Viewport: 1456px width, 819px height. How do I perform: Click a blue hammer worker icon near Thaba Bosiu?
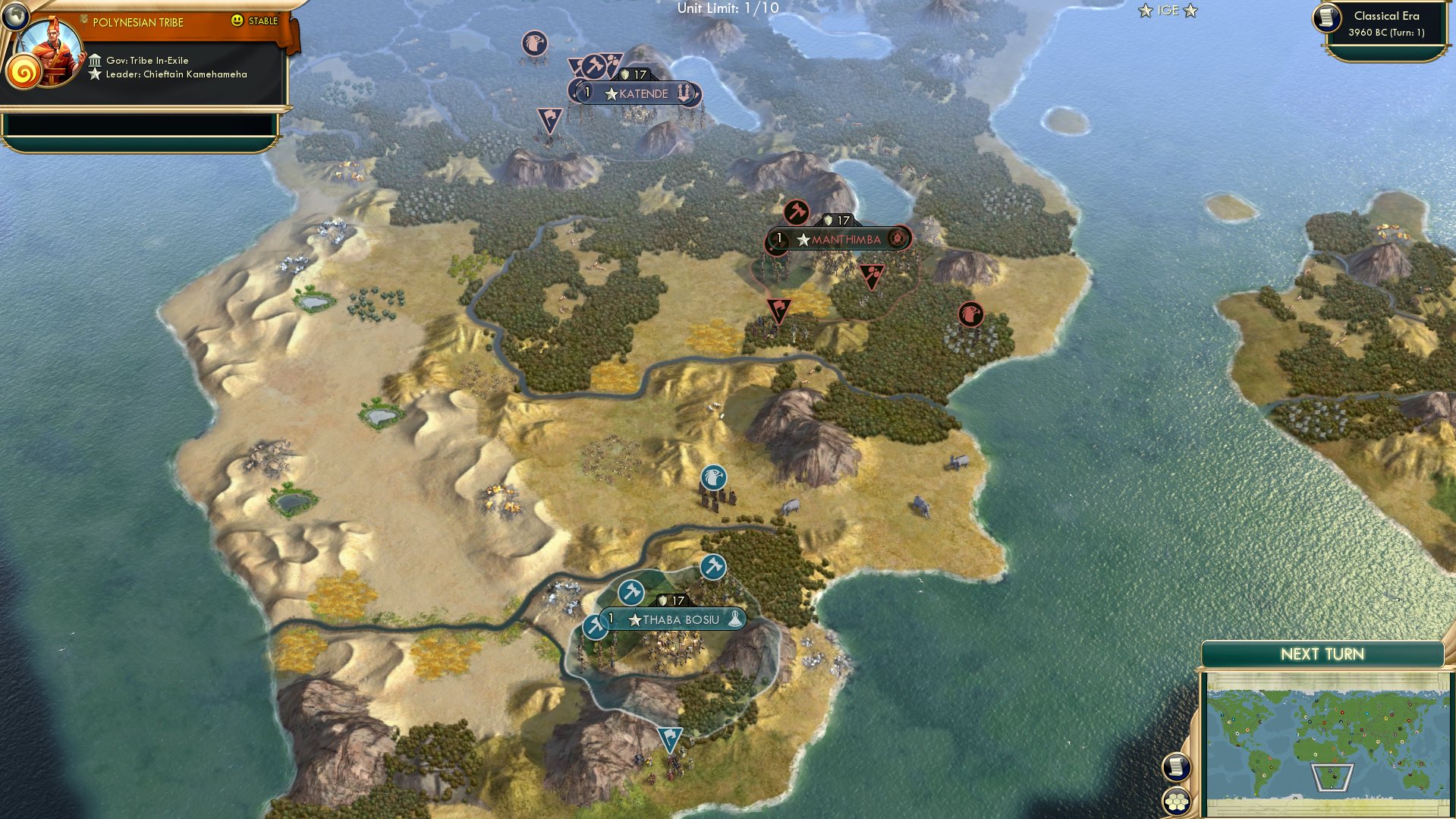pyautogui.click(x=712, y=565)
